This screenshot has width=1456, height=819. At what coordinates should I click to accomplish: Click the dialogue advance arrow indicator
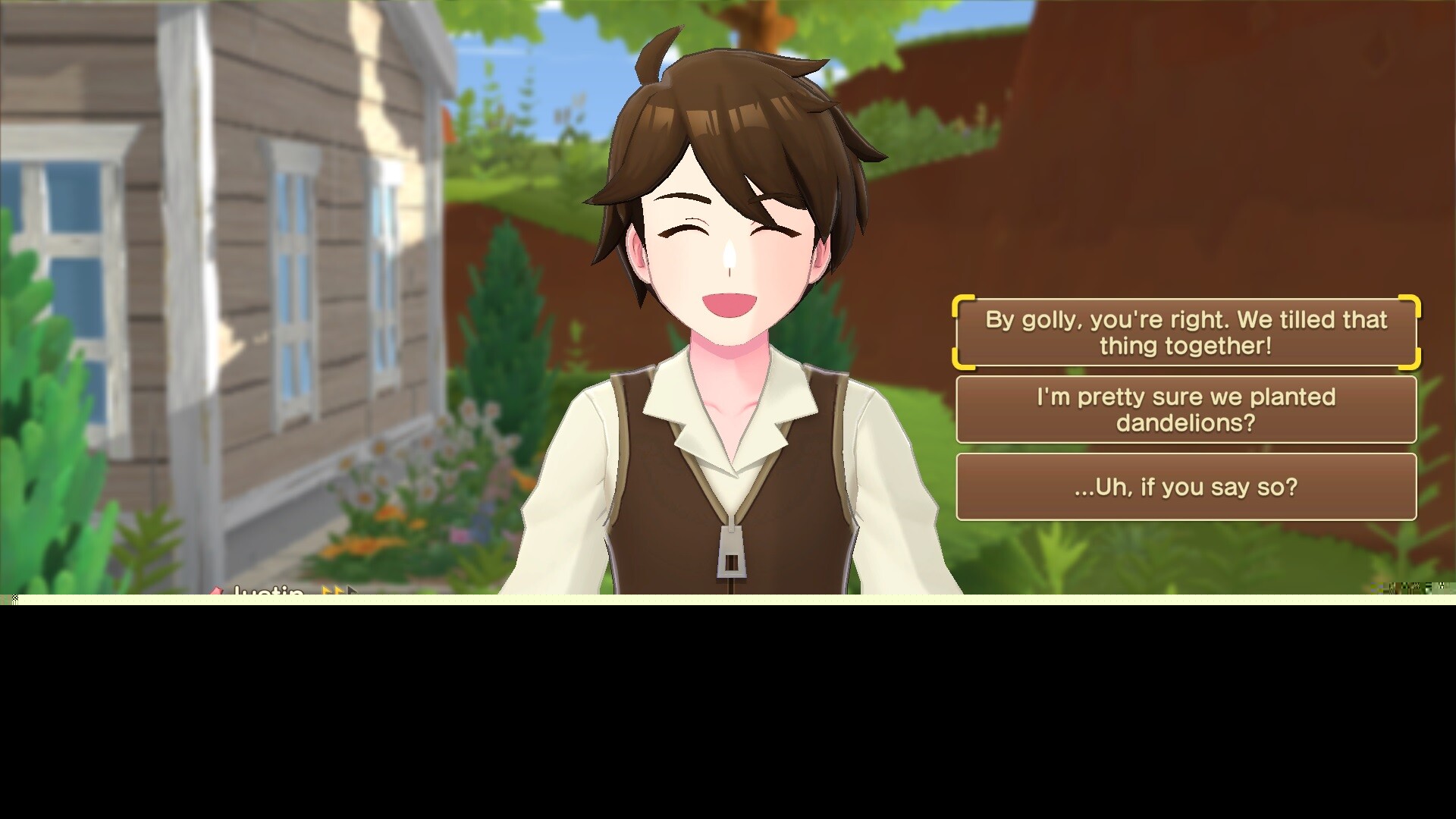point(353,590)
